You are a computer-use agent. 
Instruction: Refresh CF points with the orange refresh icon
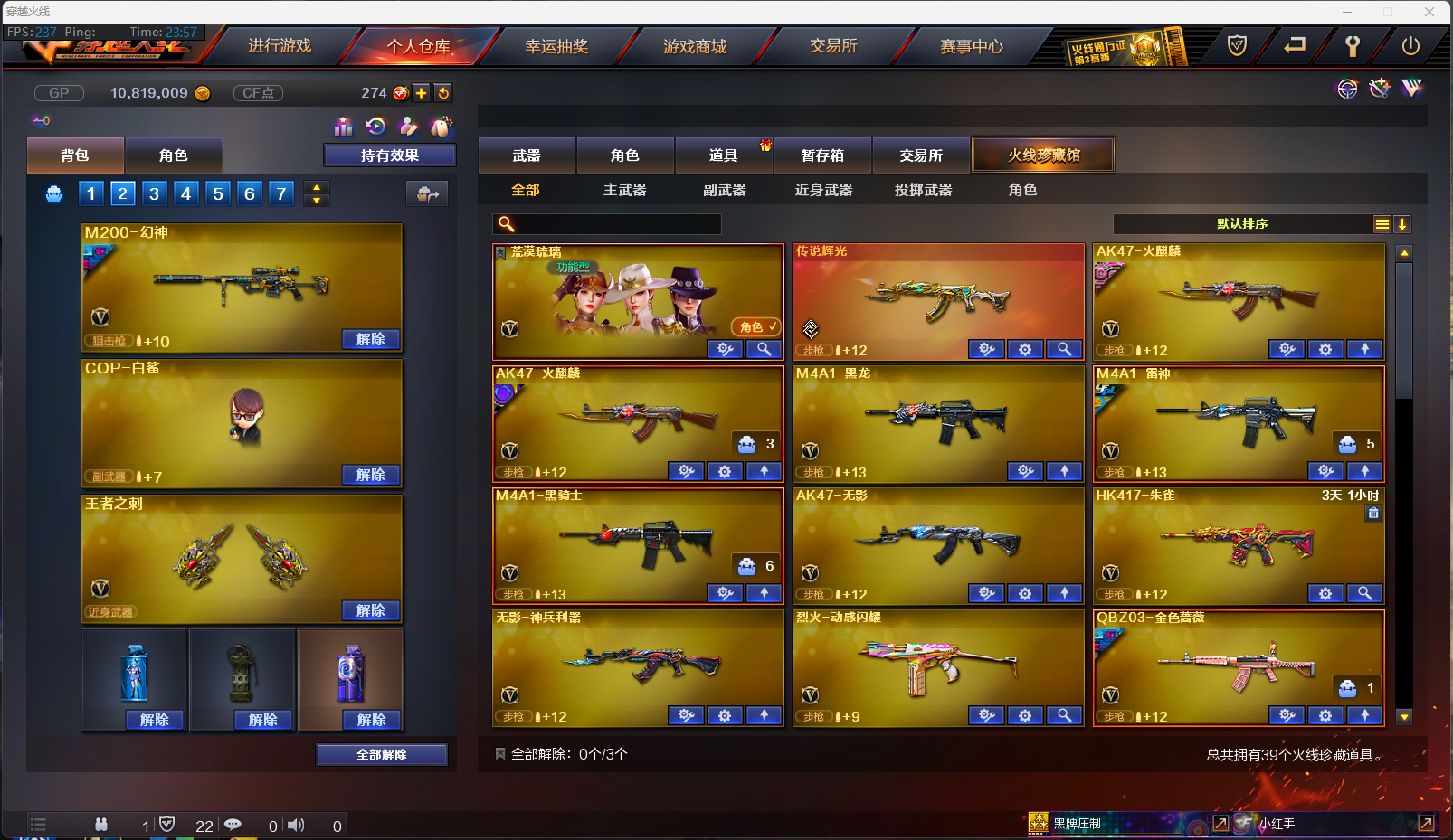(x=442, y=92)
